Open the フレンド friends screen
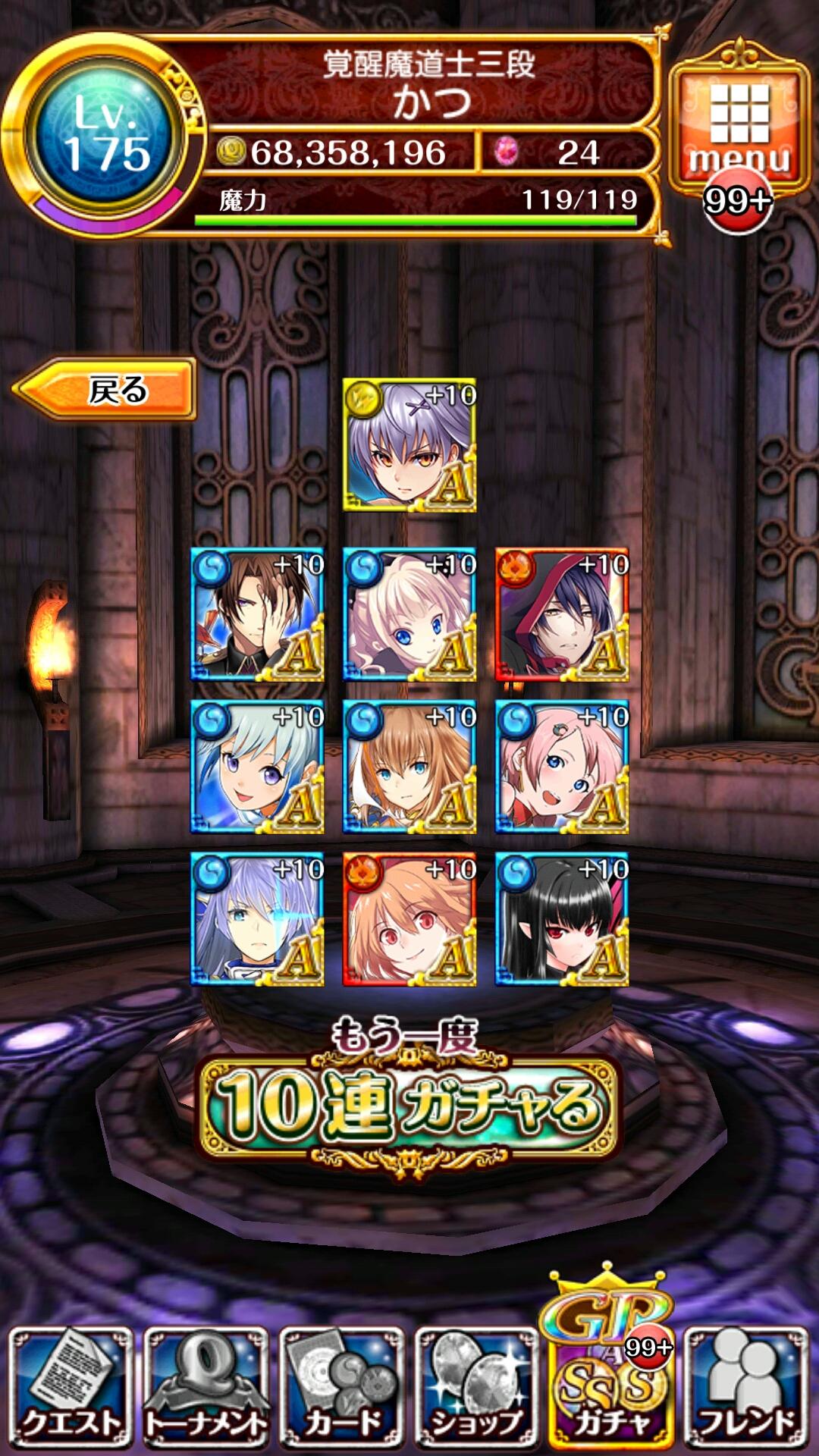Screen dimensions: 819x1456 point(746,1386)
